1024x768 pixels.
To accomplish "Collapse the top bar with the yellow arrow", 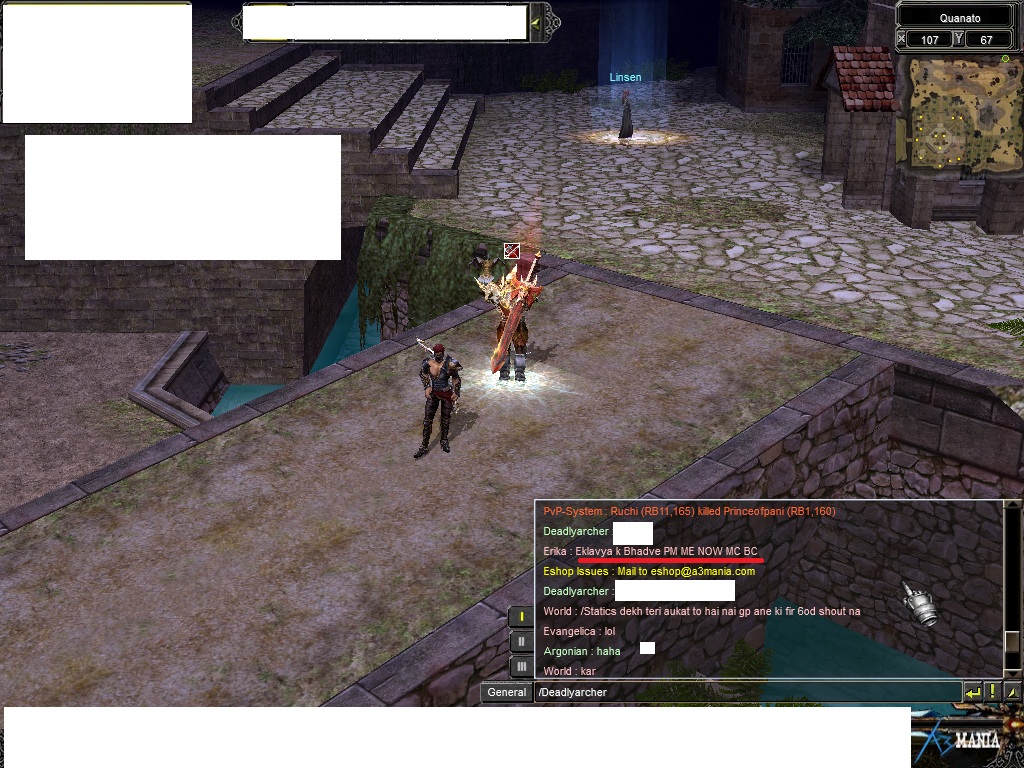I will (x=536, y=22).
